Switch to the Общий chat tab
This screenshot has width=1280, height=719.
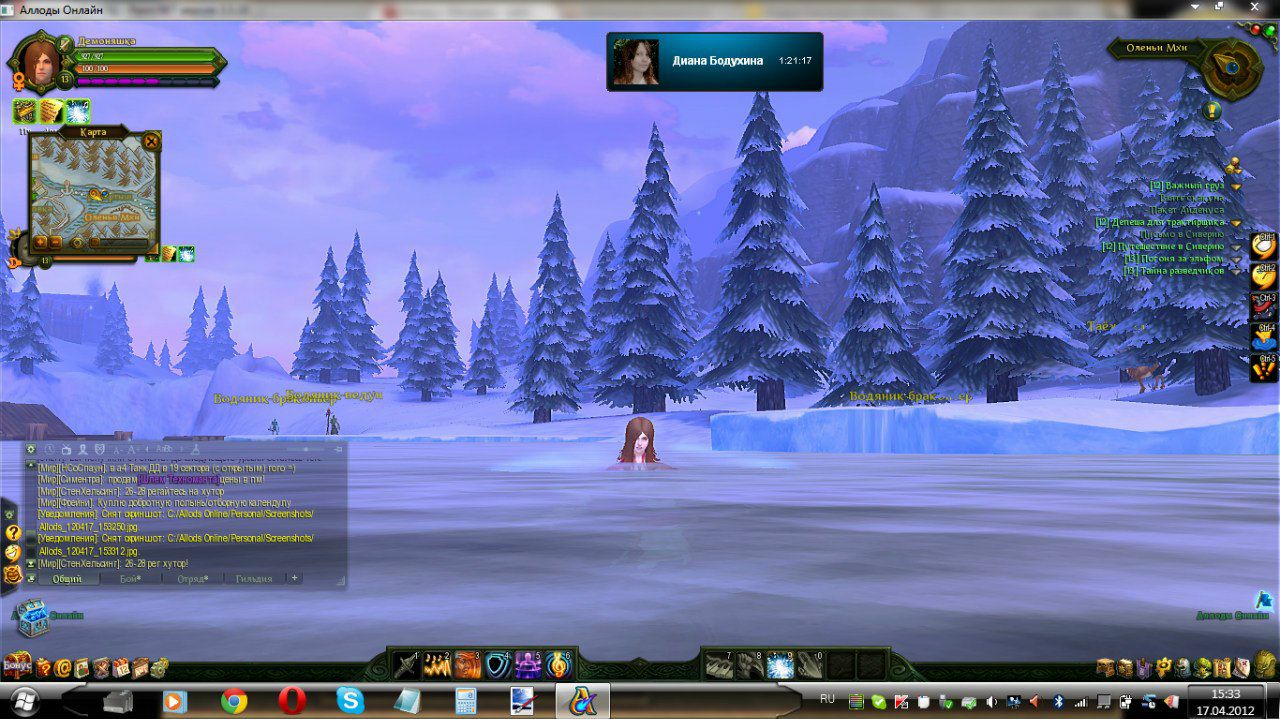click(68, 579)
